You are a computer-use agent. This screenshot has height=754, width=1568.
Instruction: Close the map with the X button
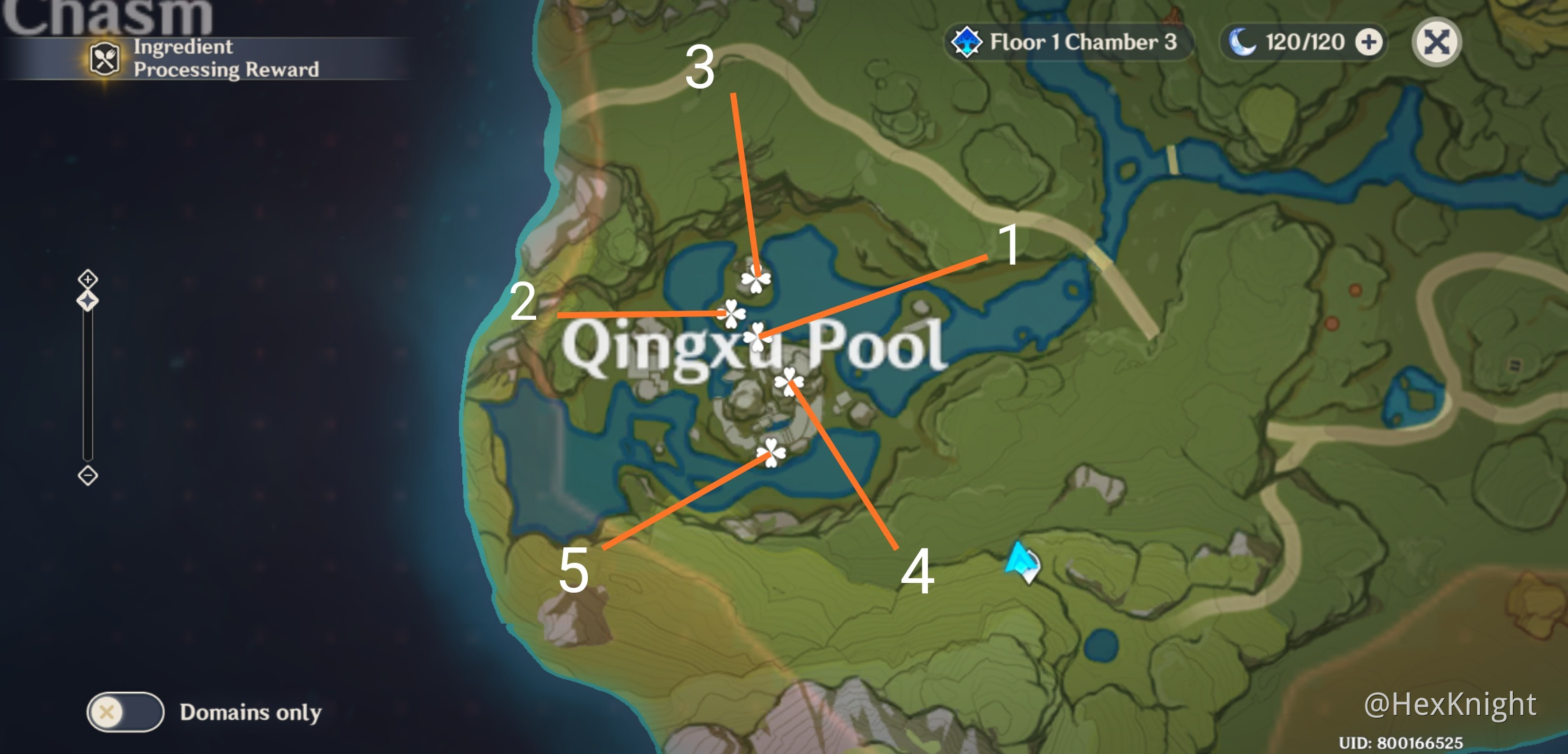pos(1438,42)
